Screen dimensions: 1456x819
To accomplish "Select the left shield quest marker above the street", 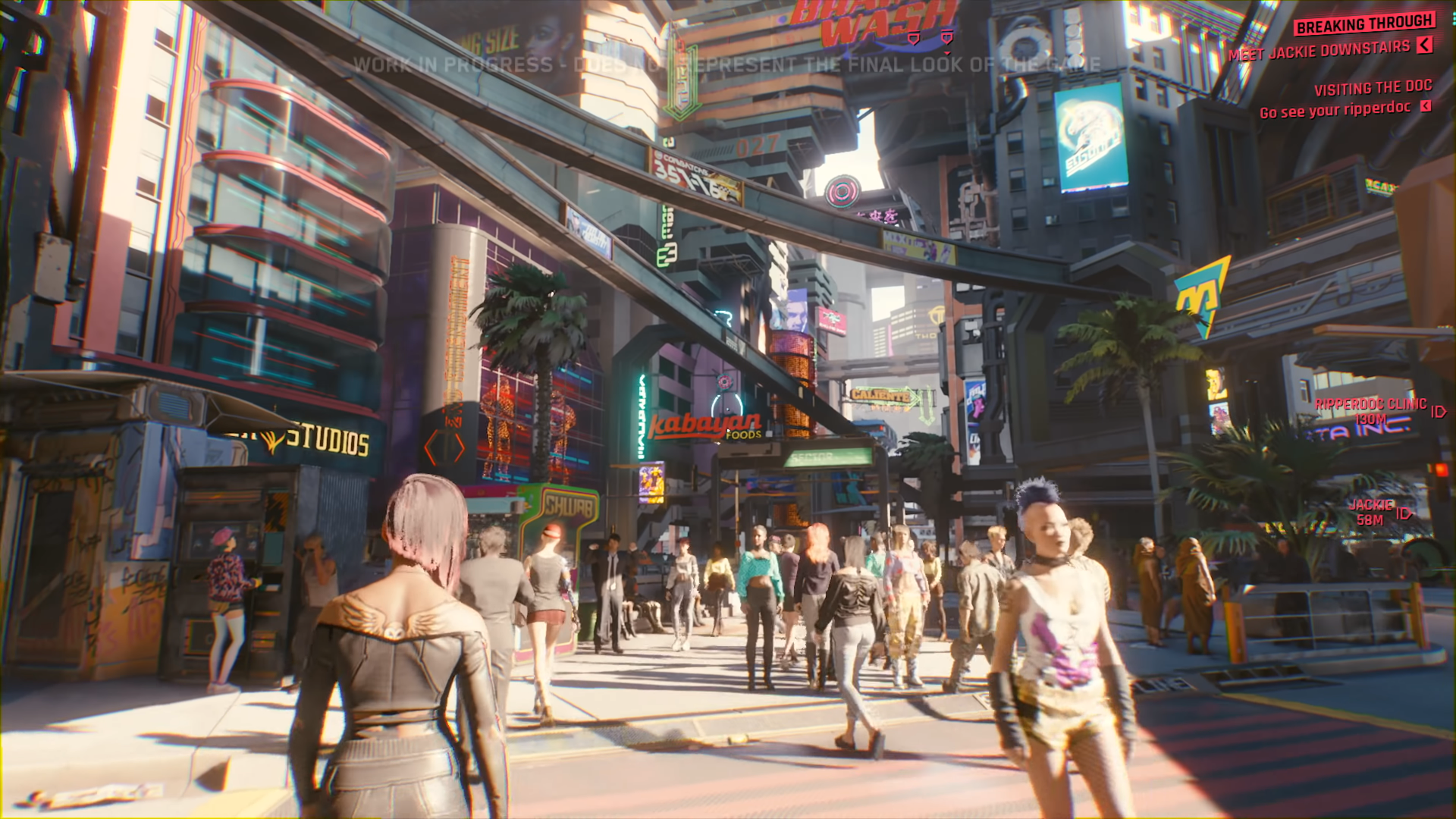I will (x=914, y=37).
